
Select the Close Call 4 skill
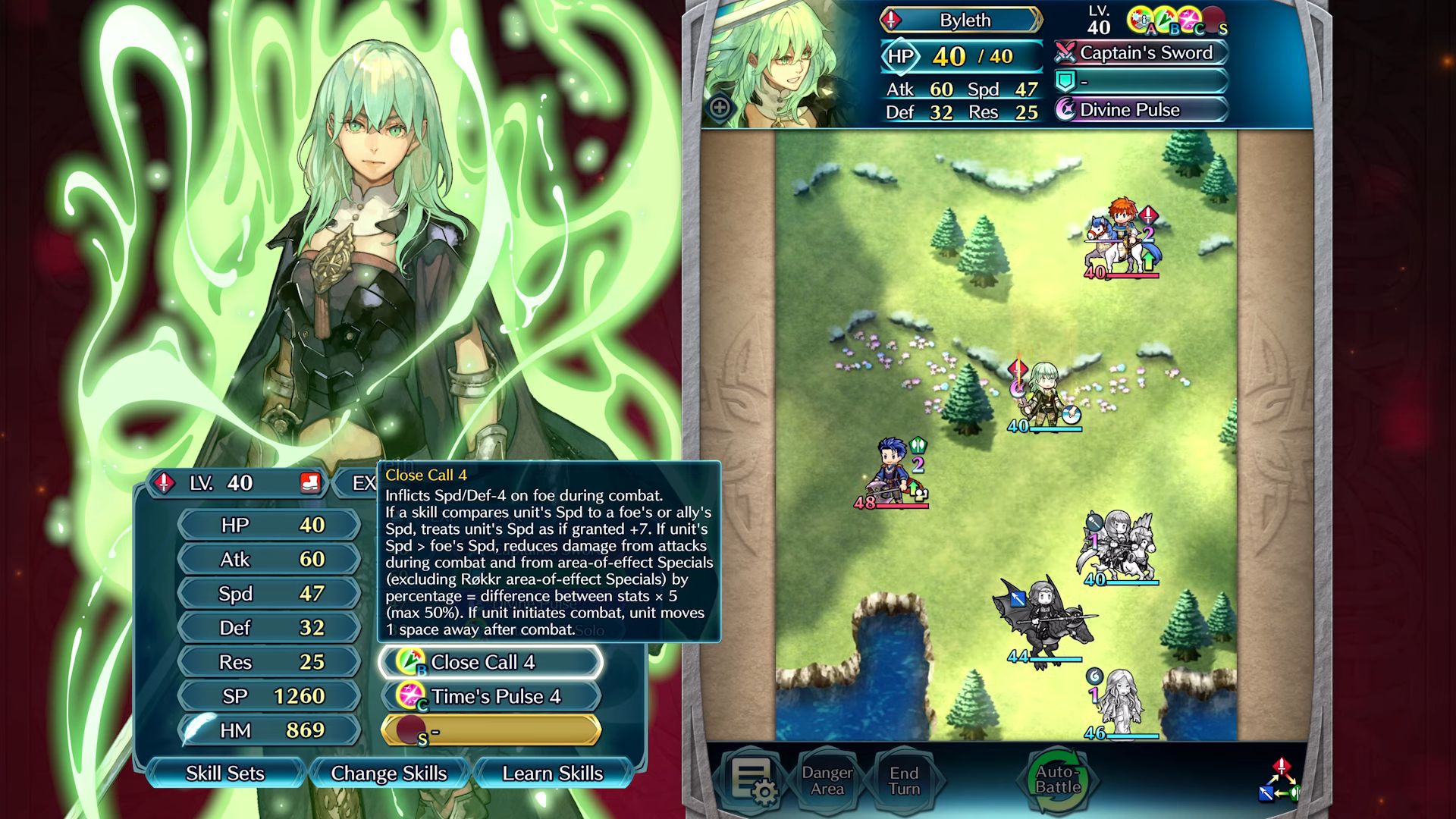[x=491, y=662]
